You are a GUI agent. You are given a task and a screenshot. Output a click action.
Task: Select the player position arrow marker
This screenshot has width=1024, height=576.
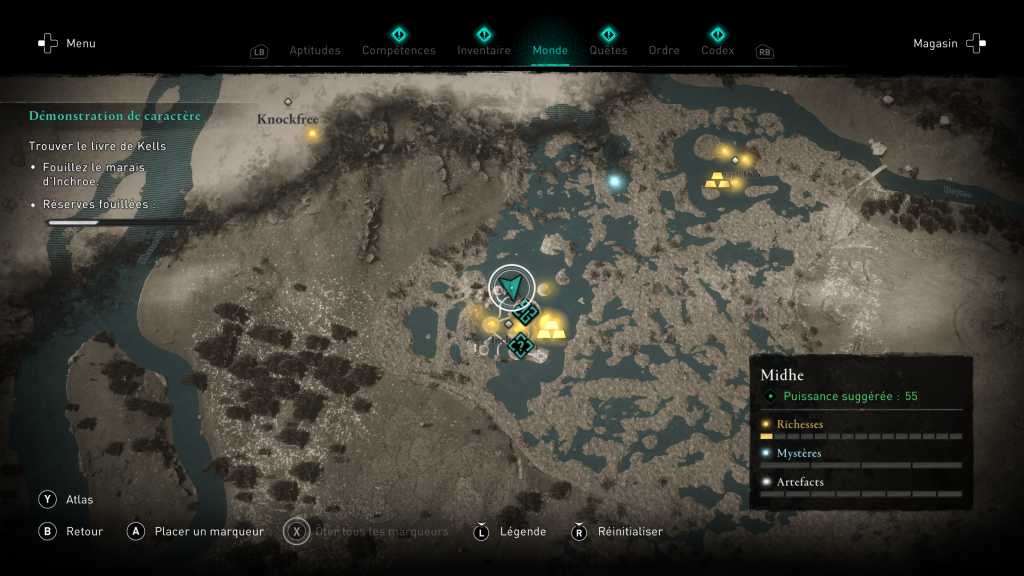[512, 287]
